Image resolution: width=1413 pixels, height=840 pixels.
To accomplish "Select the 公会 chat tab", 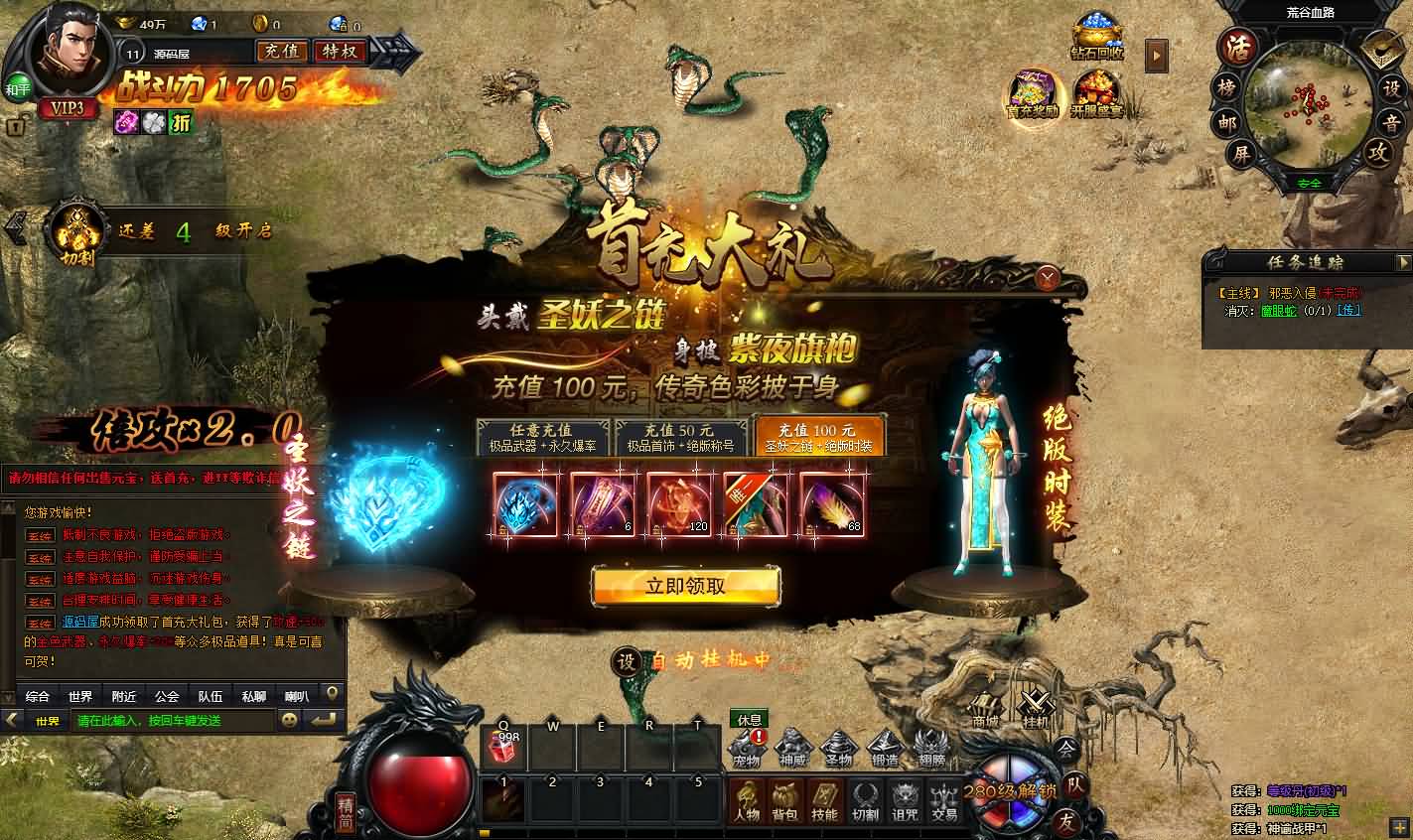I will coord(165,696).
